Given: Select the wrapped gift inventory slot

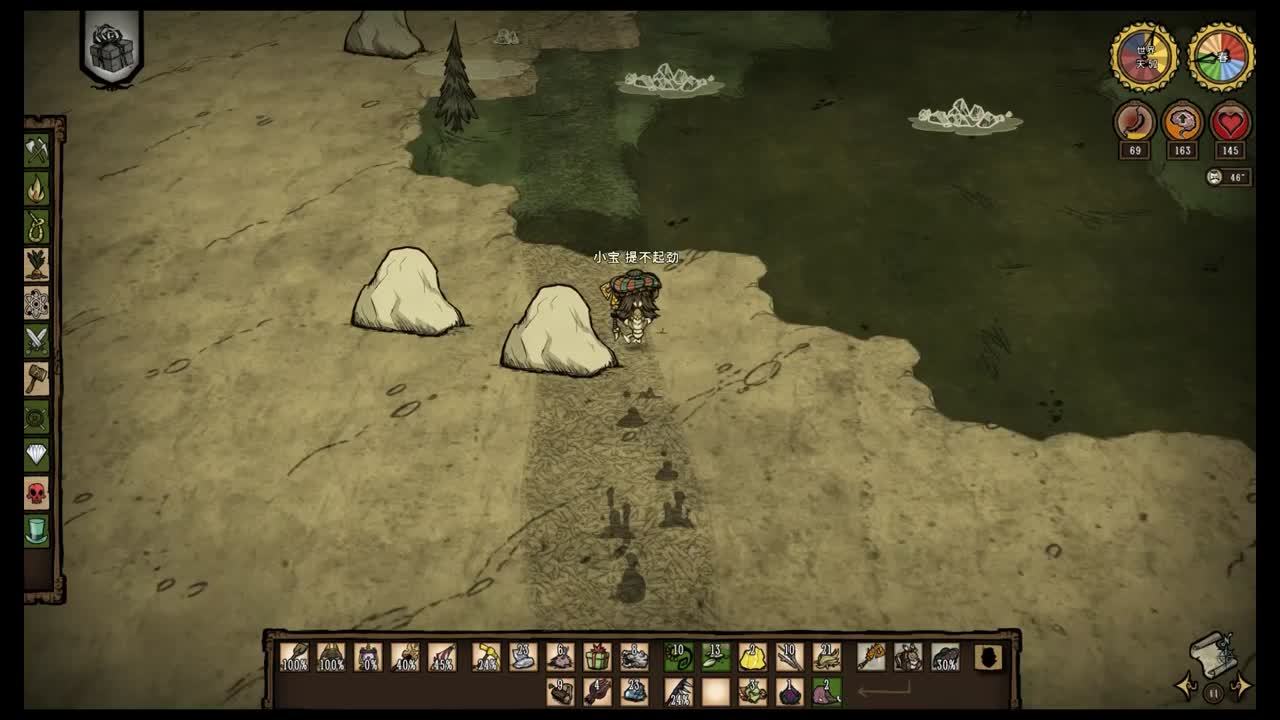Looking at the screenshot, I should click(597, 657).
